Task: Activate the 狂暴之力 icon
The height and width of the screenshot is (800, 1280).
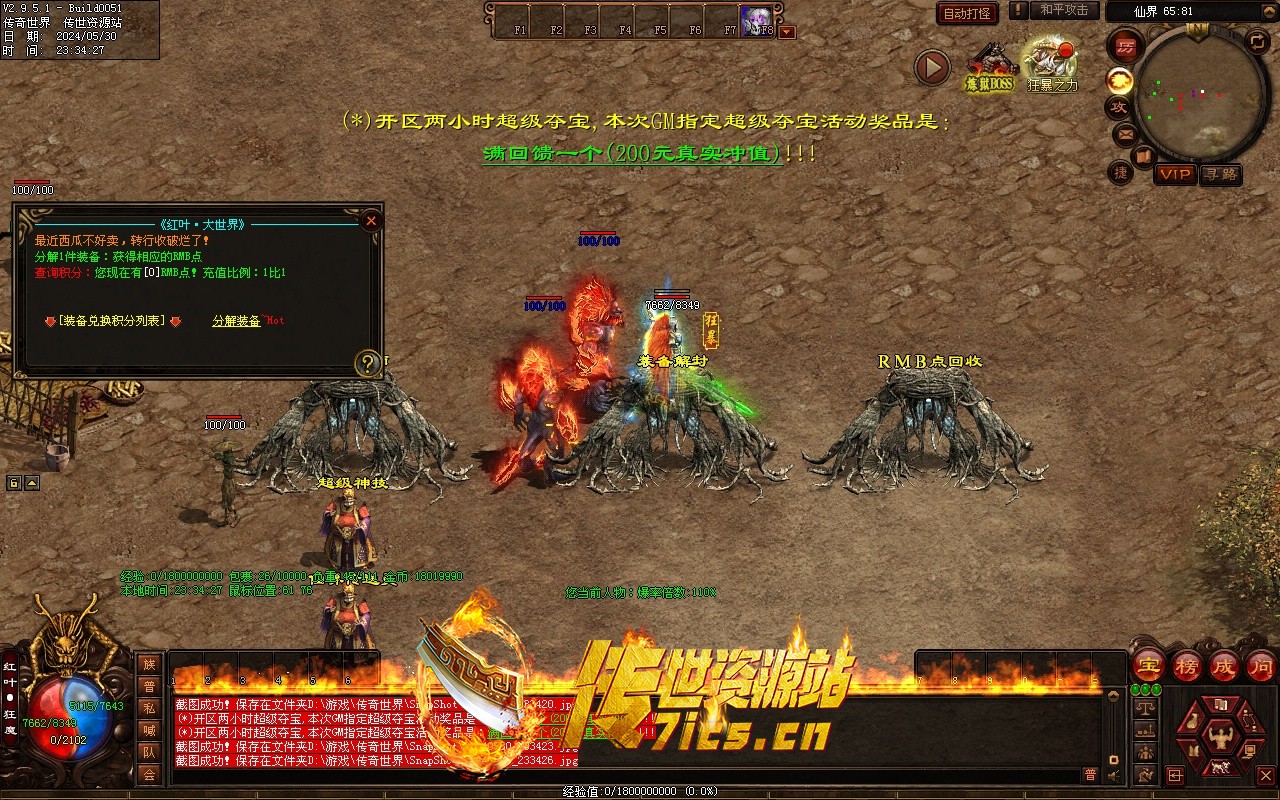Action: tap(1050, 65)
